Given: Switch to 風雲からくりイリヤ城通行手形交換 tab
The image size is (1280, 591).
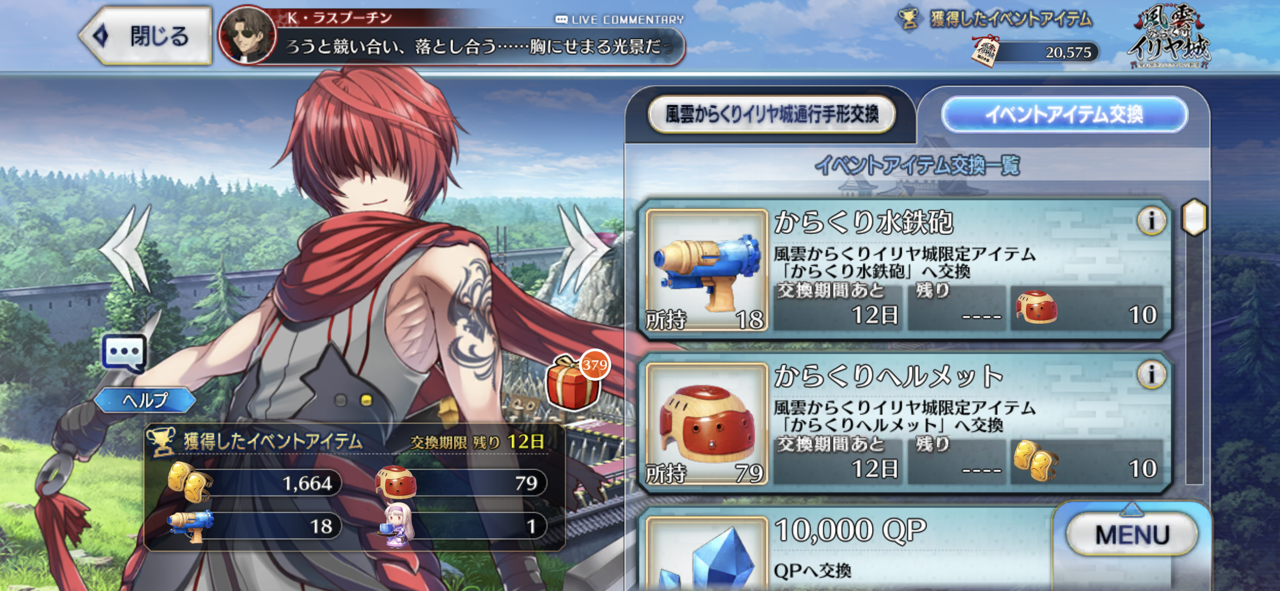Looking at the screenshot, I should click(771, 115).
